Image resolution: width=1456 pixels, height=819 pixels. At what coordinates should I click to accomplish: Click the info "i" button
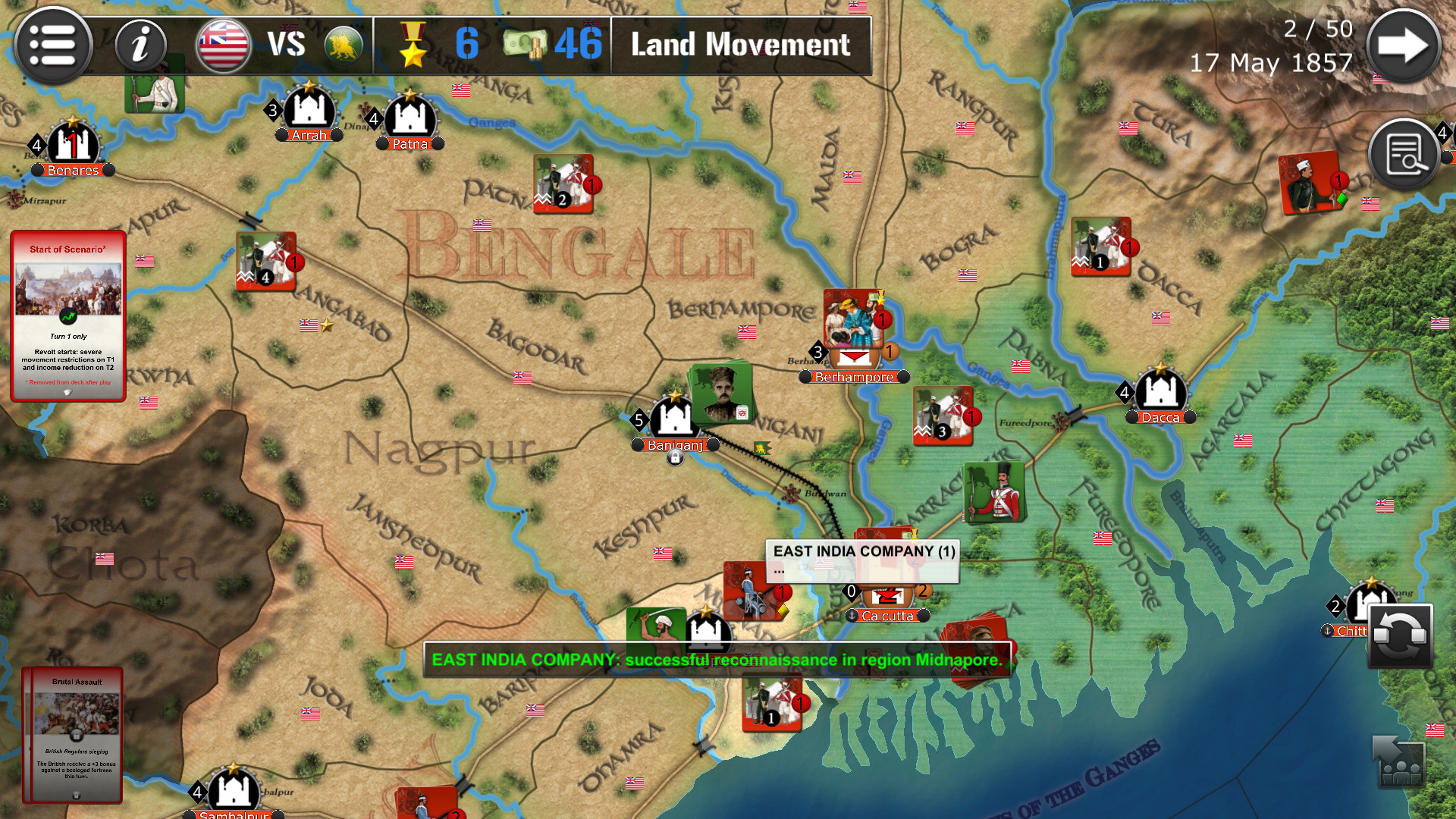click(x=140, y=45)
